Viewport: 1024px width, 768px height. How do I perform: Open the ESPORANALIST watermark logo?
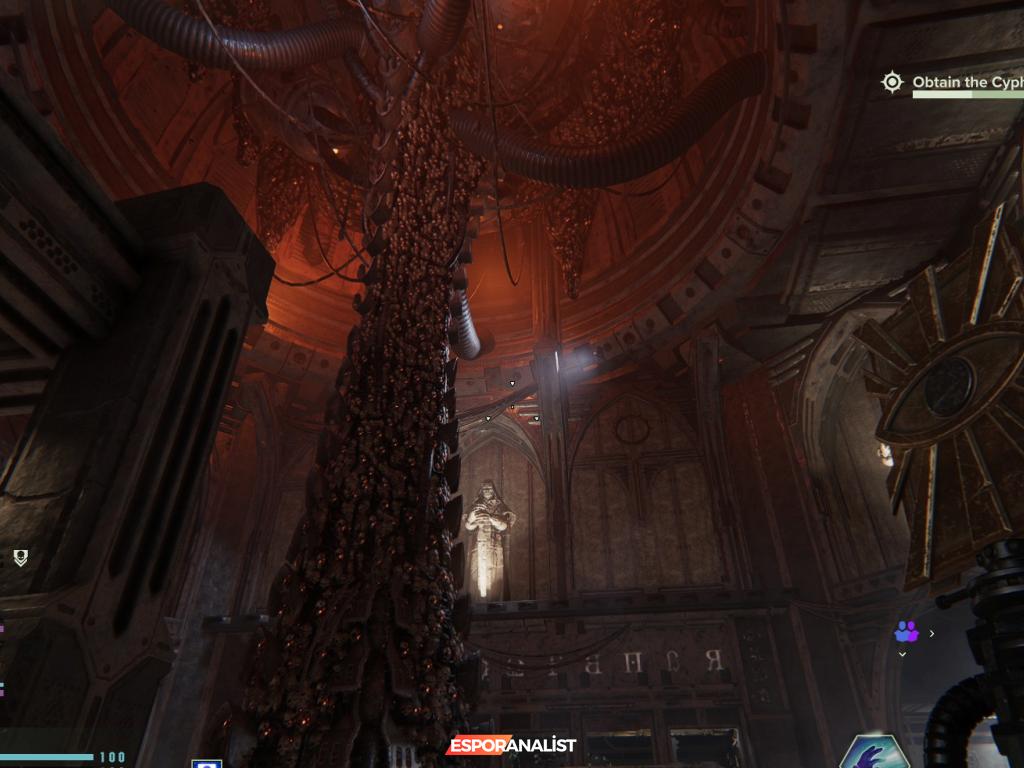coord(511,745)
